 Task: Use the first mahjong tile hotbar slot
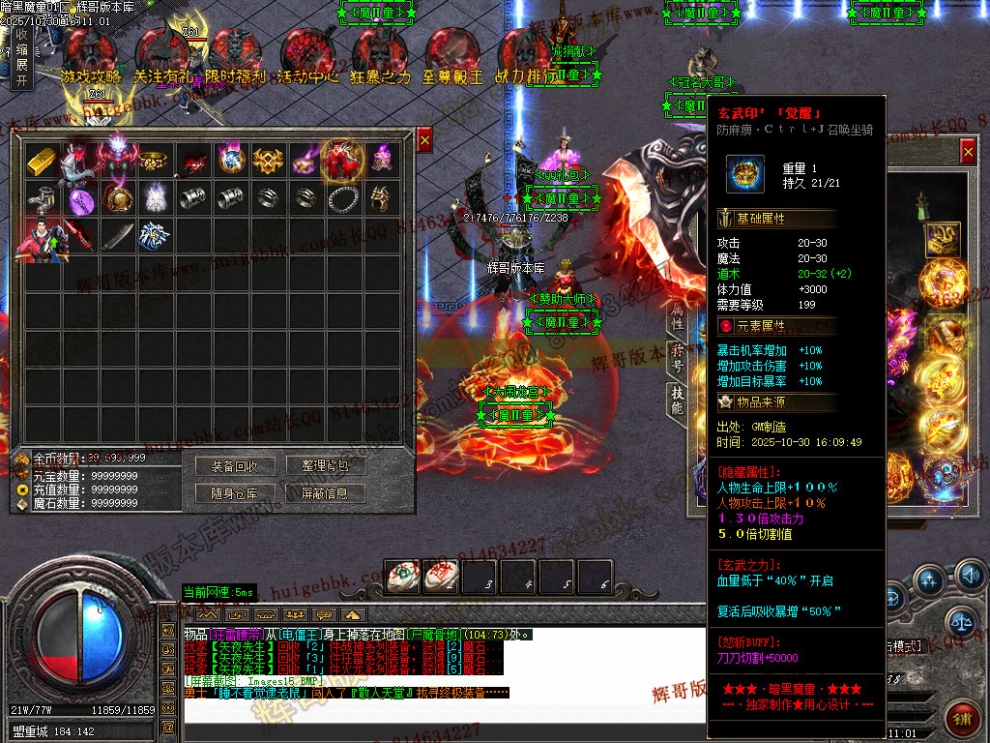click(402, 575)
